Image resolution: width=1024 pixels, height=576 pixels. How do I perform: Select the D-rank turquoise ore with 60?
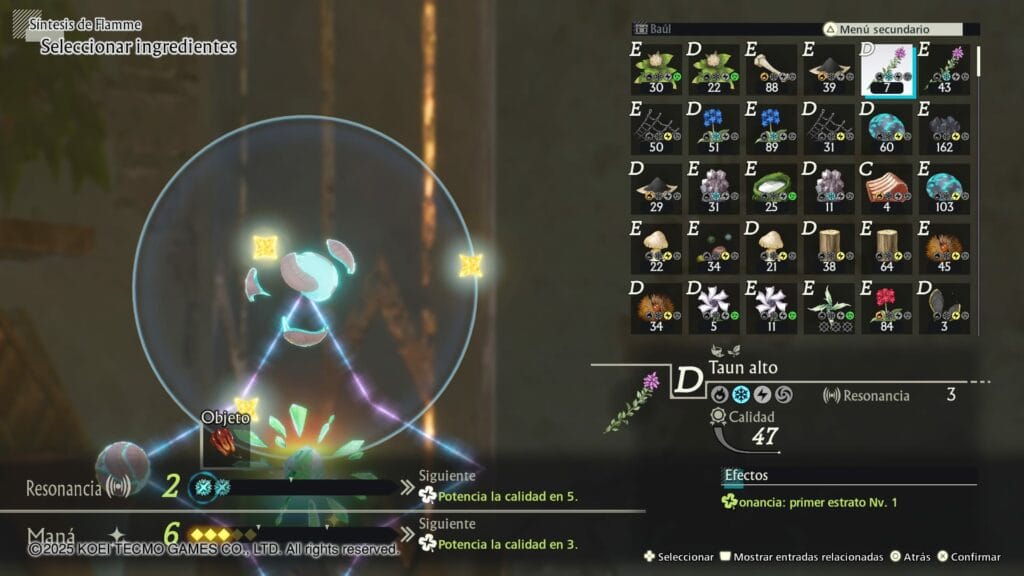click(x=887, y=129)
